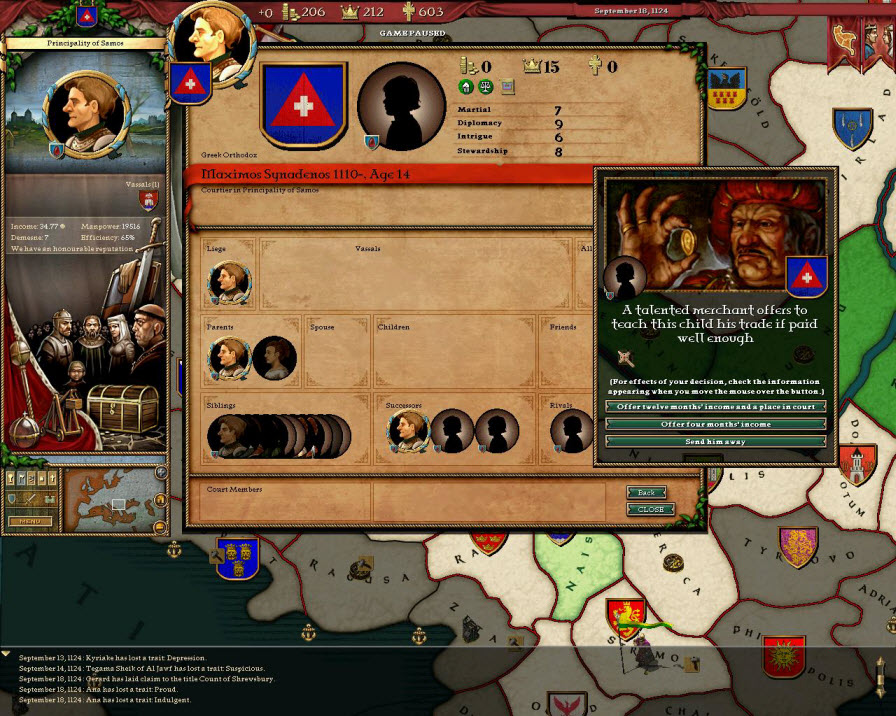This screenshot has width=896, height=716.
Task: Expand the message log arrow
Action: point(6,654)
